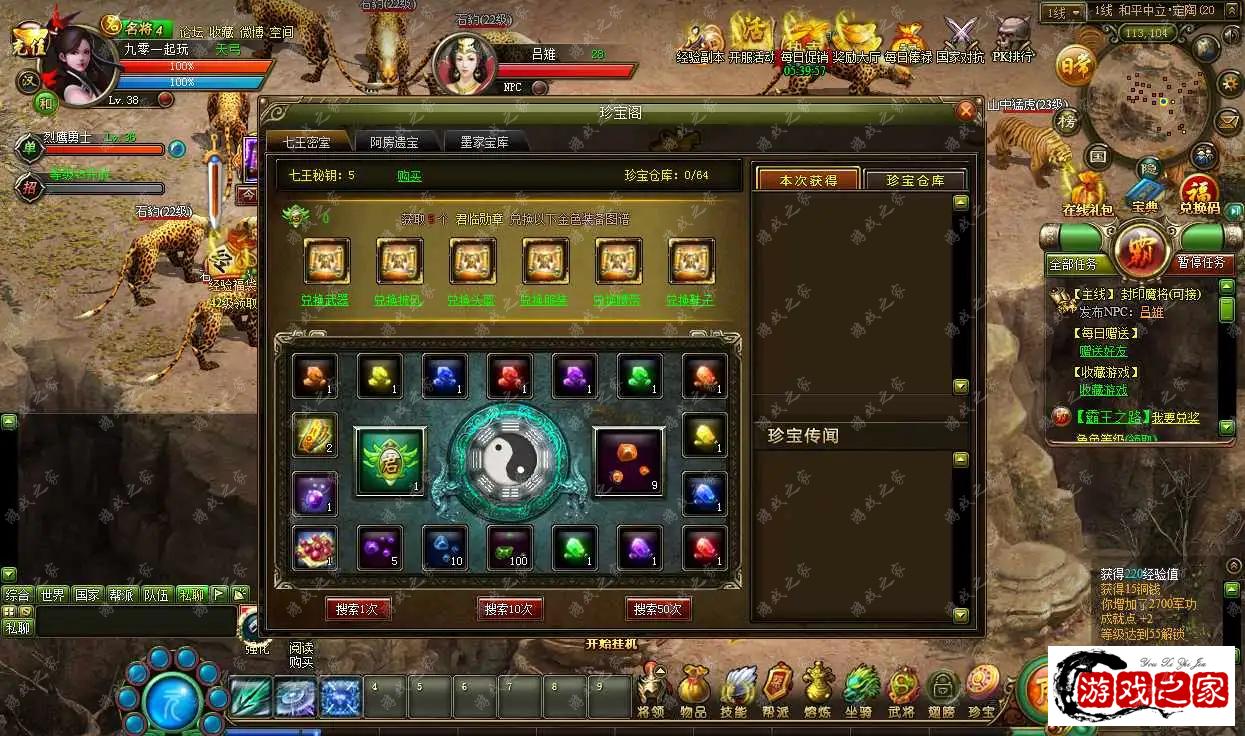Click the 搜索50次 search button

tap(658, 608)
